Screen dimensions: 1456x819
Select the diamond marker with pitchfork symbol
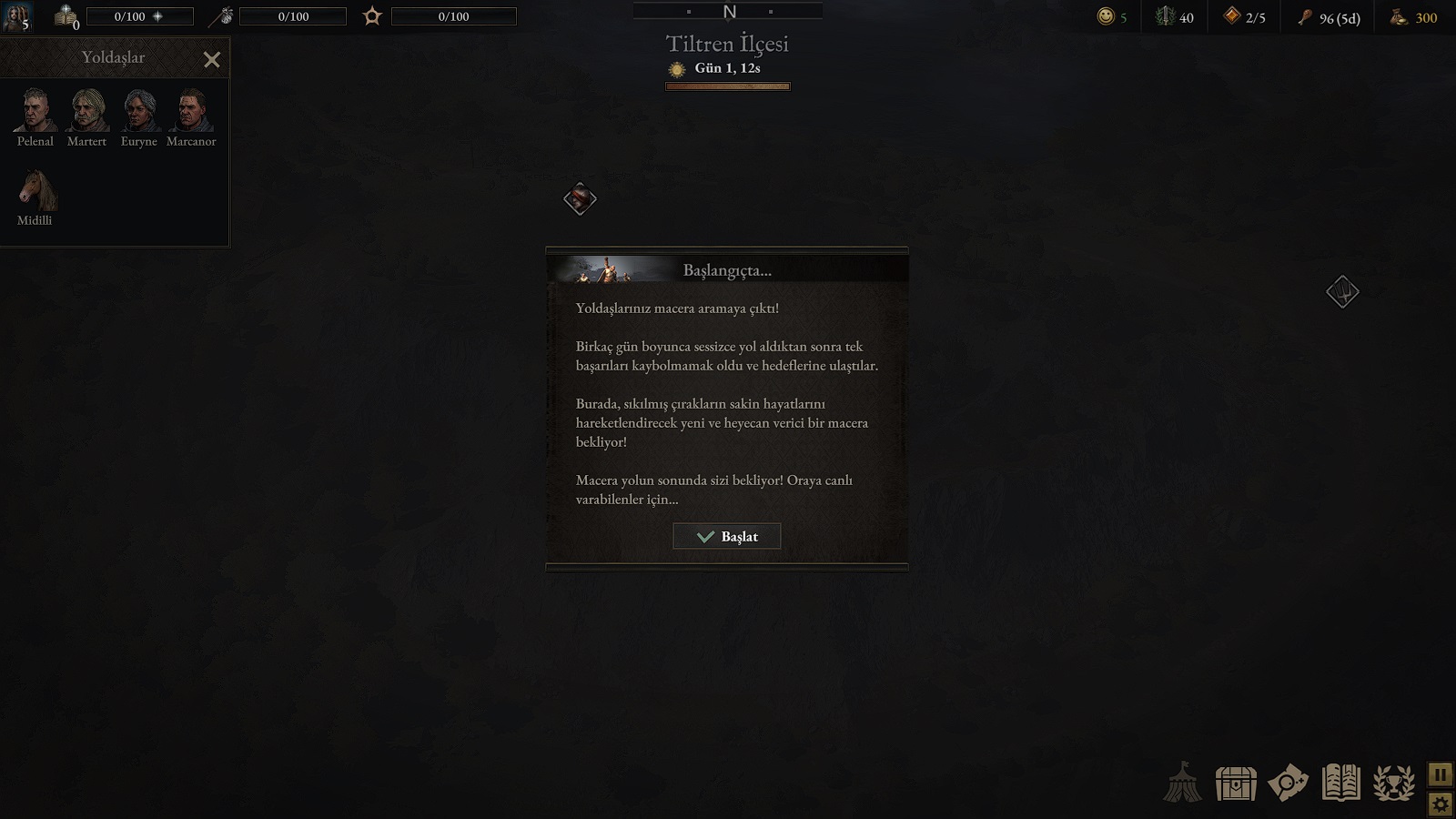1342,292
